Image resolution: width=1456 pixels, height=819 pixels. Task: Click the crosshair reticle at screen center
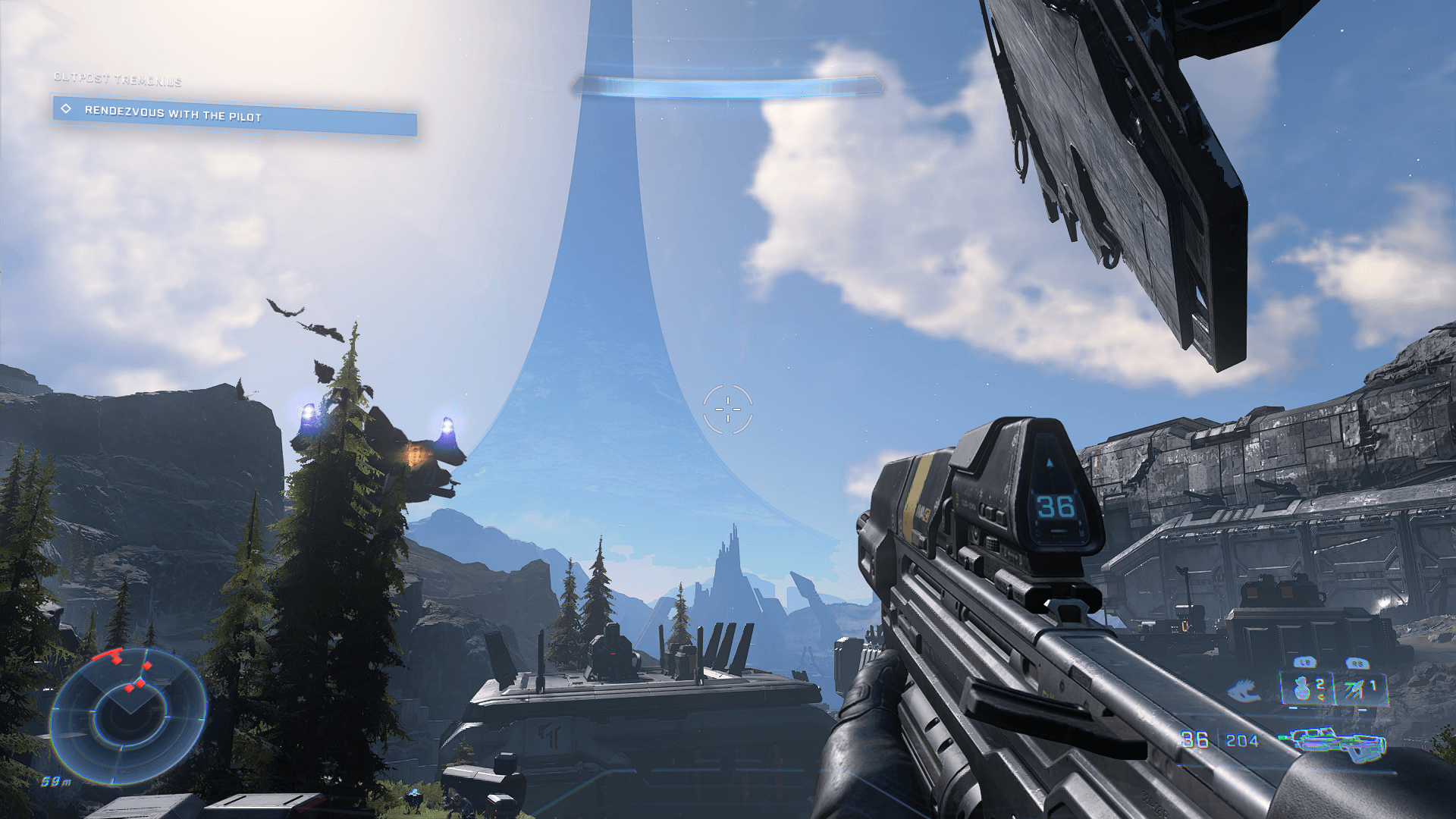pos(728,409)
